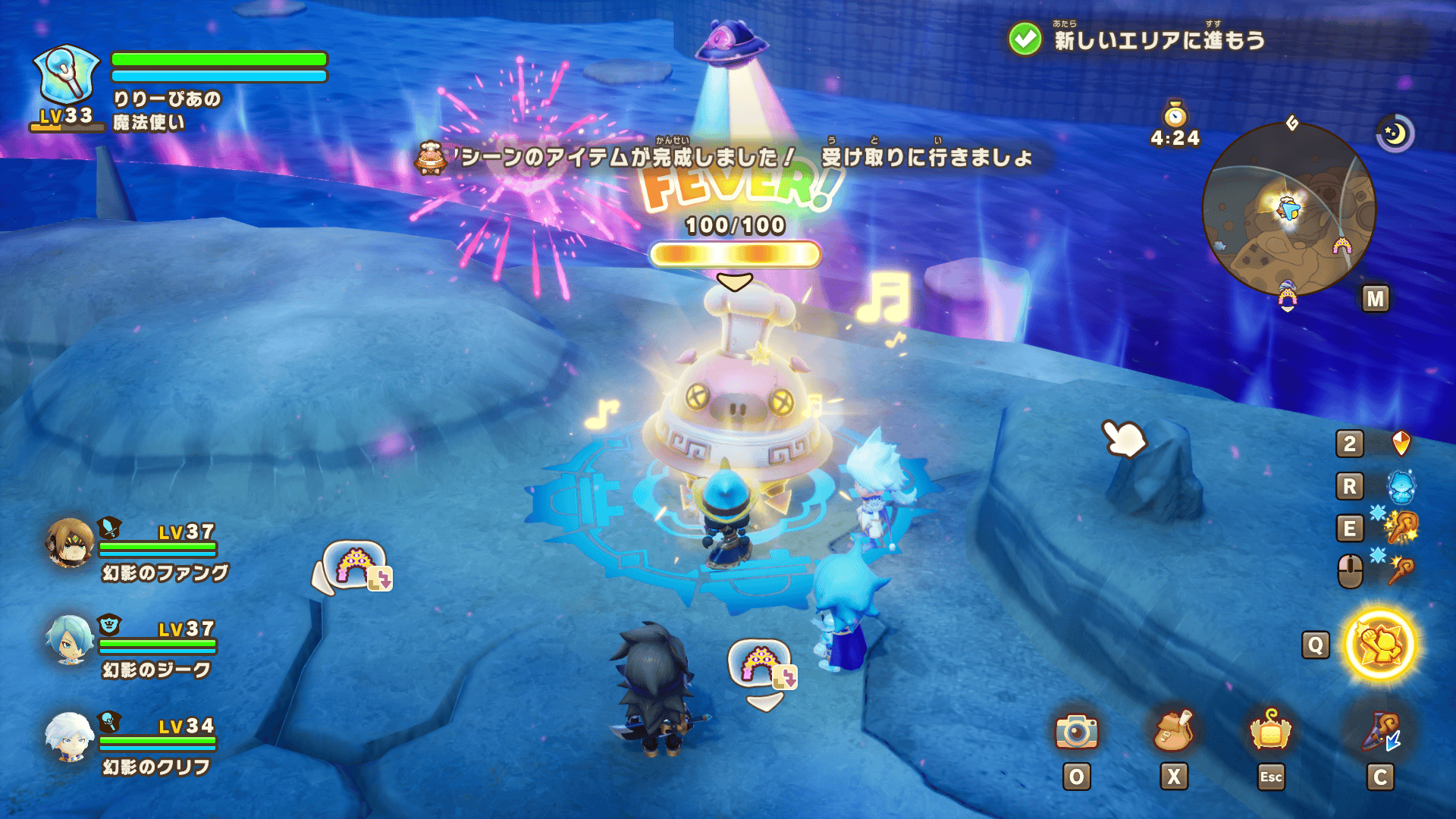Screen dimensions: 1456x819
Task: Open the treasure chest menu icon
Action: click(1270, 732)
